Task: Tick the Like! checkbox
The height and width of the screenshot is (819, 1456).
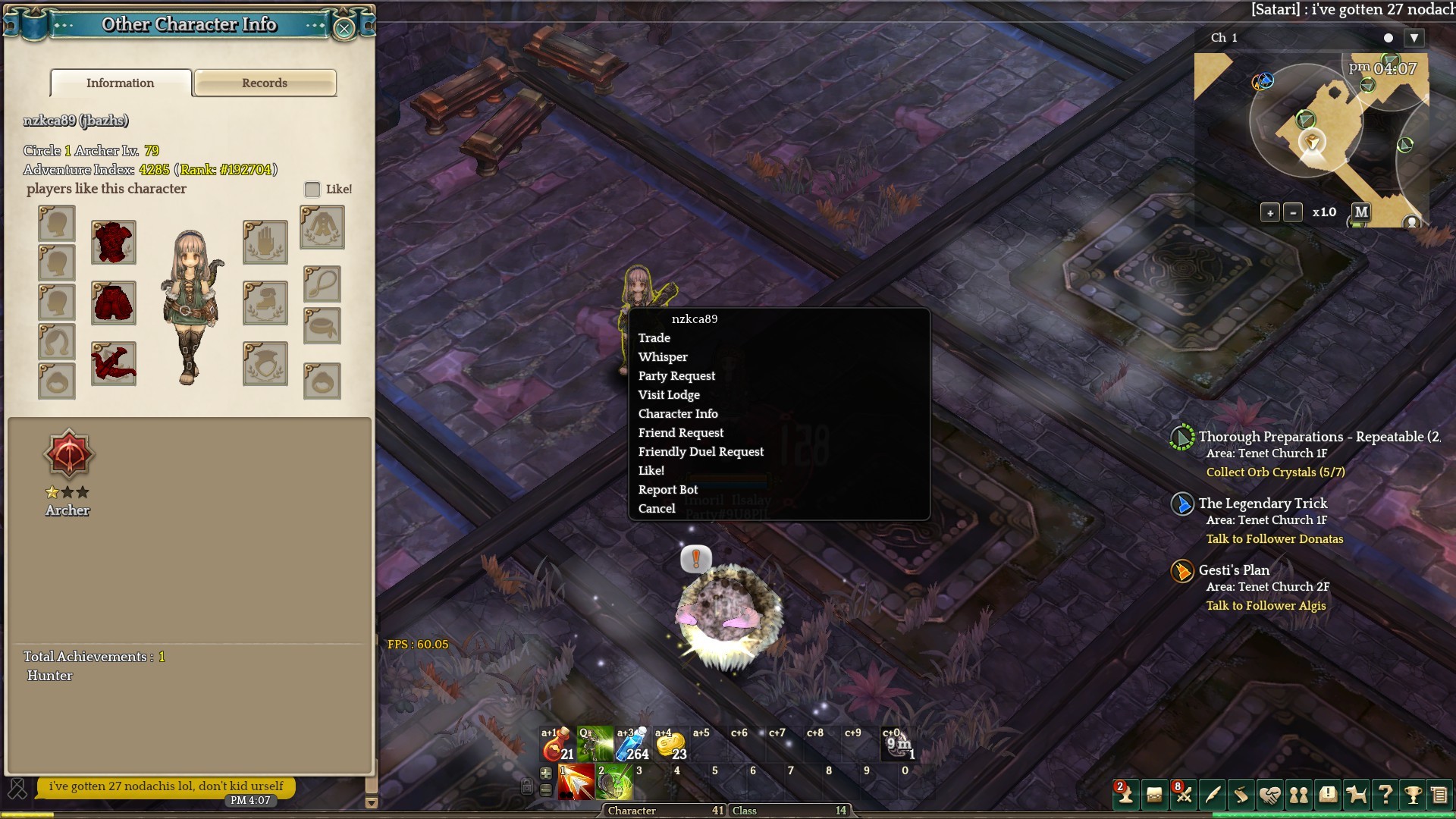Action: [312, 190]
